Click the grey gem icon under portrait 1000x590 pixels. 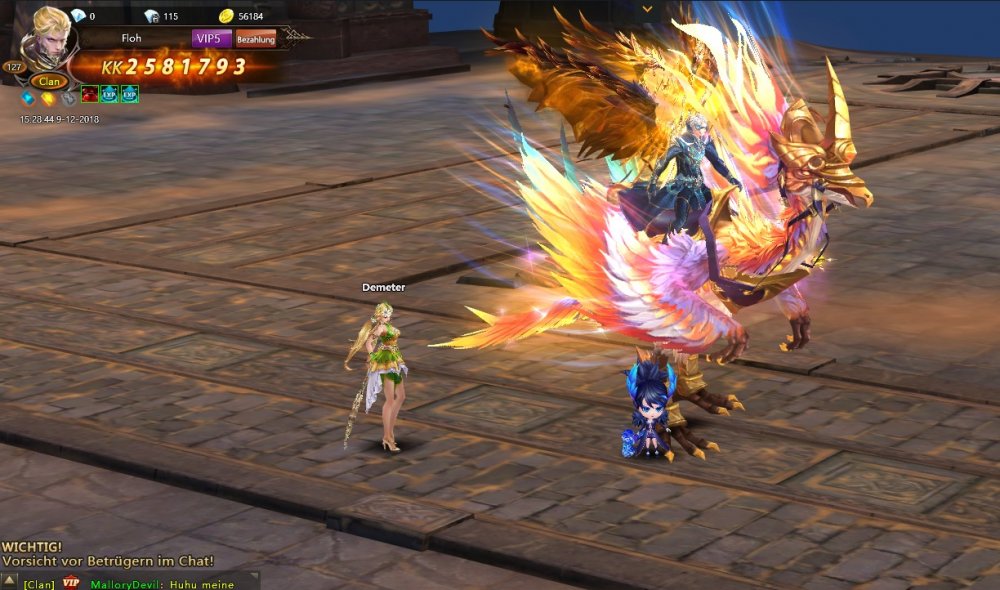(x=66, y=98)
